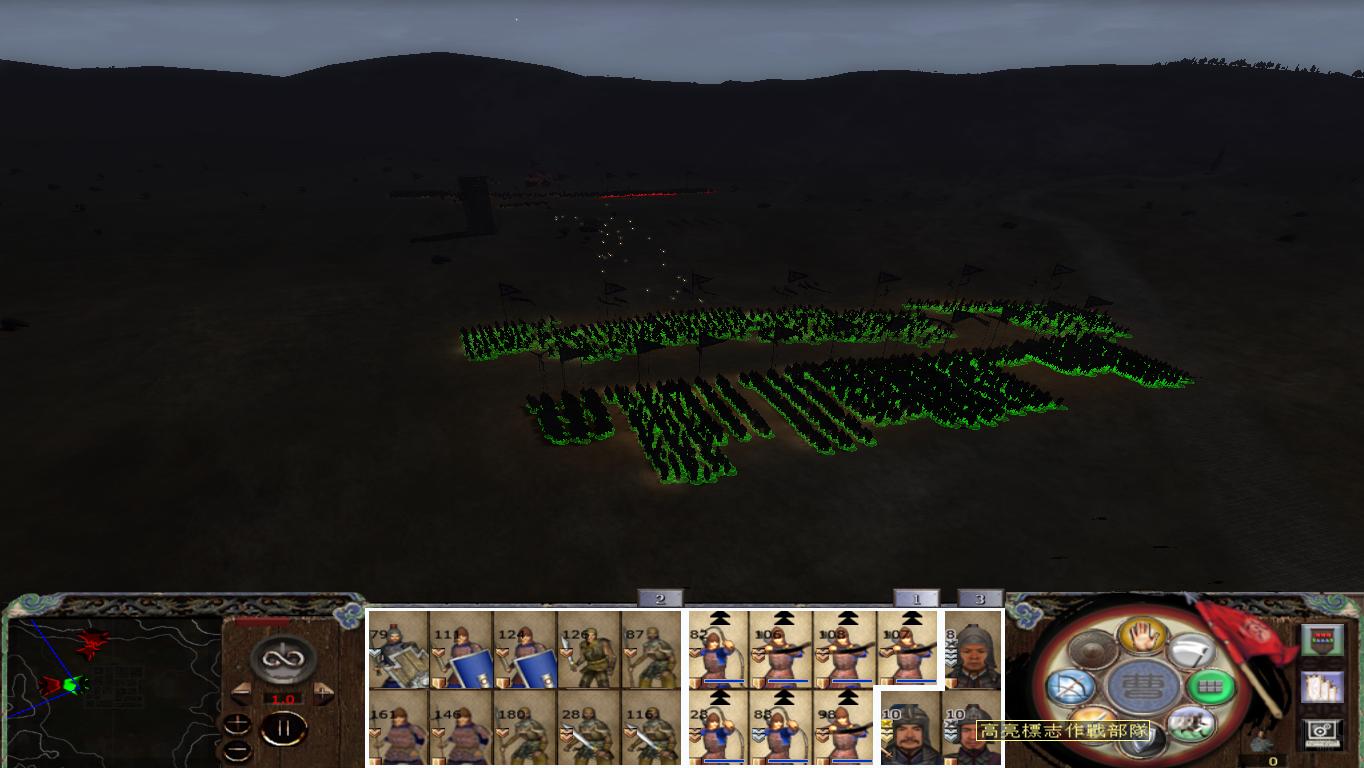Select the halberd weapon-switch icon
The width and height of the screenshot is (1364, 768).
pos(1192,649)
